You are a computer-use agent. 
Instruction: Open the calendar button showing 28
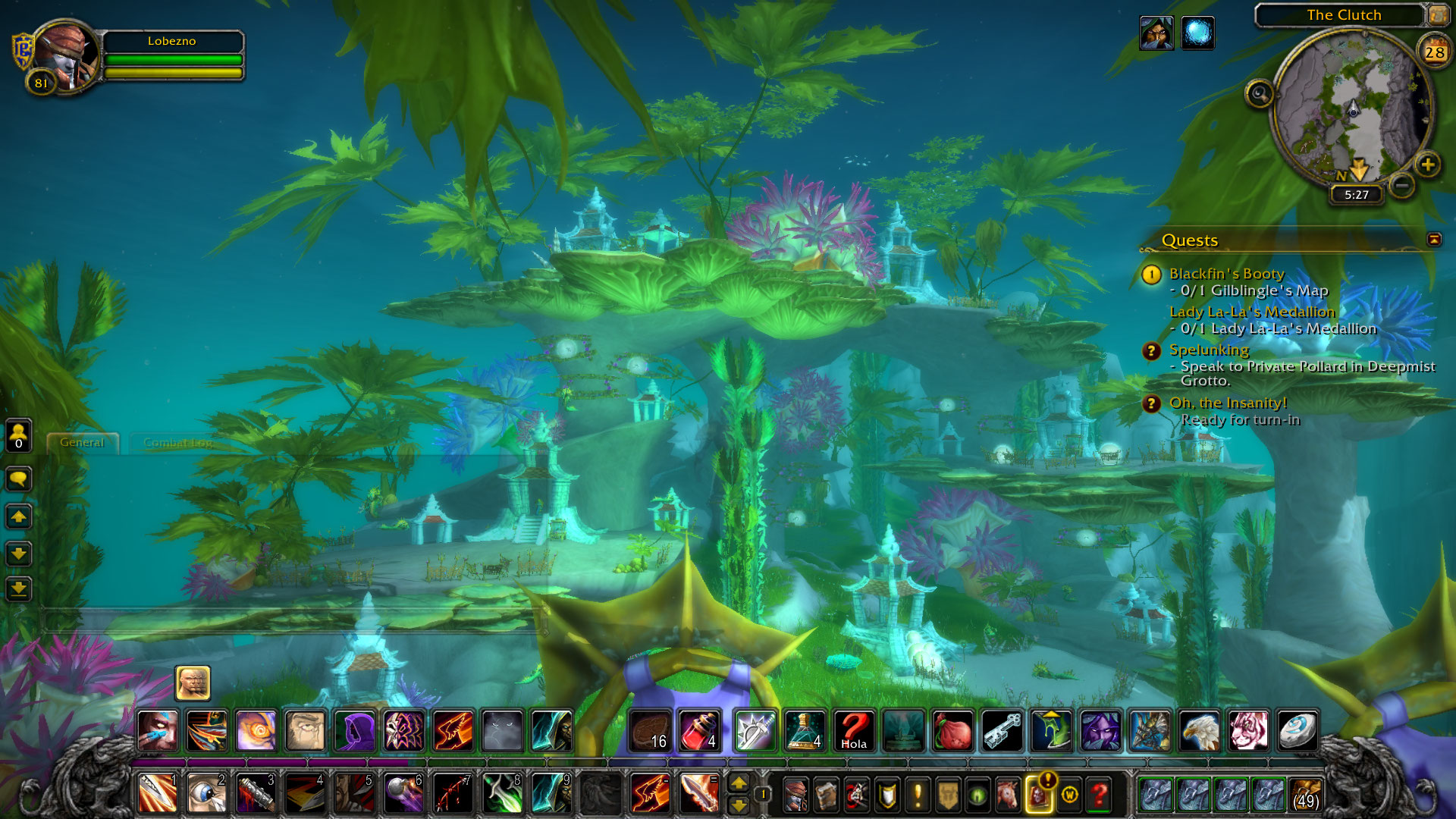1434,52
